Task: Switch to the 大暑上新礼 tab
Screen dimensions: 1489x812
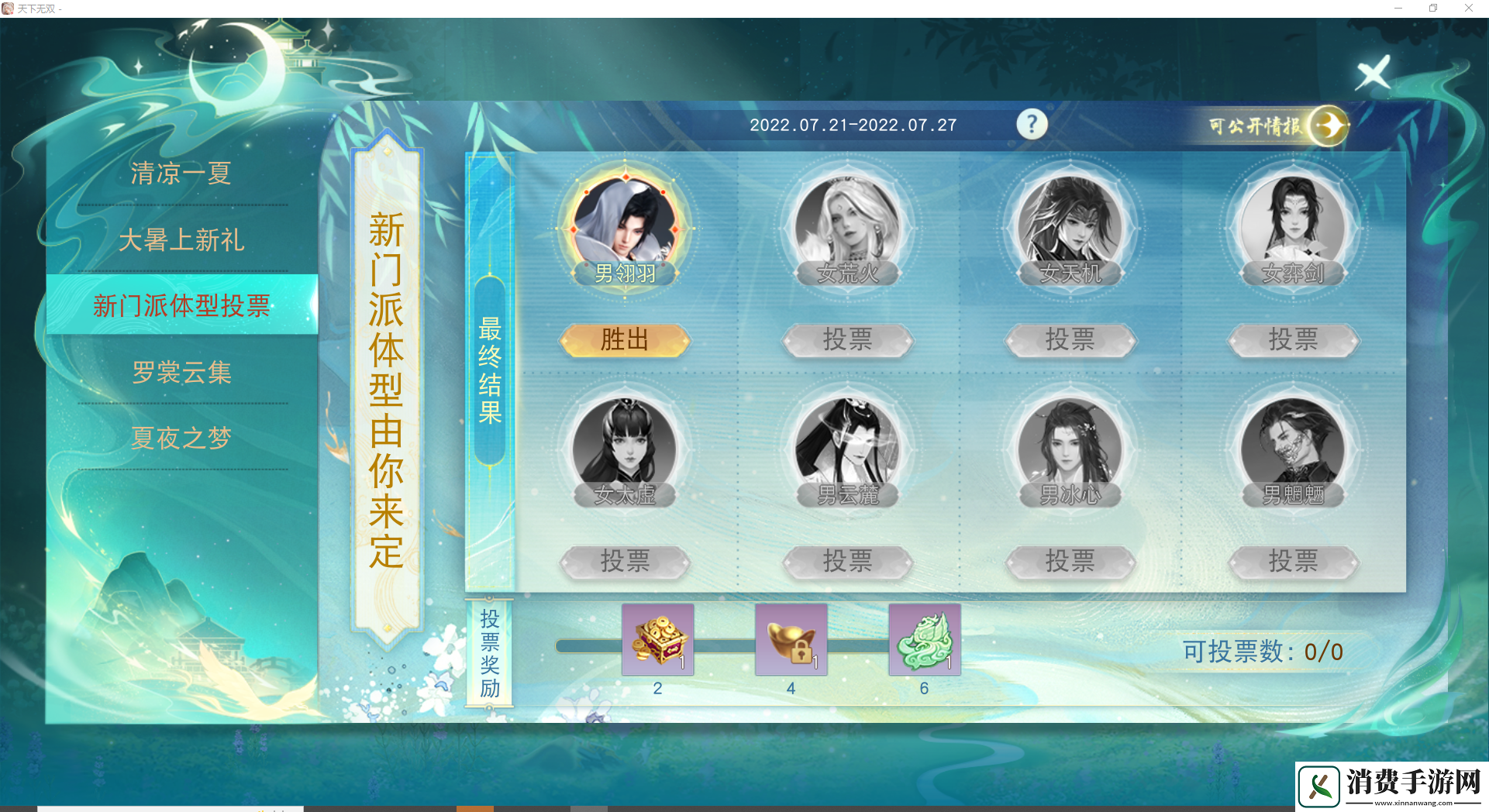Action: tap(181, 240)
